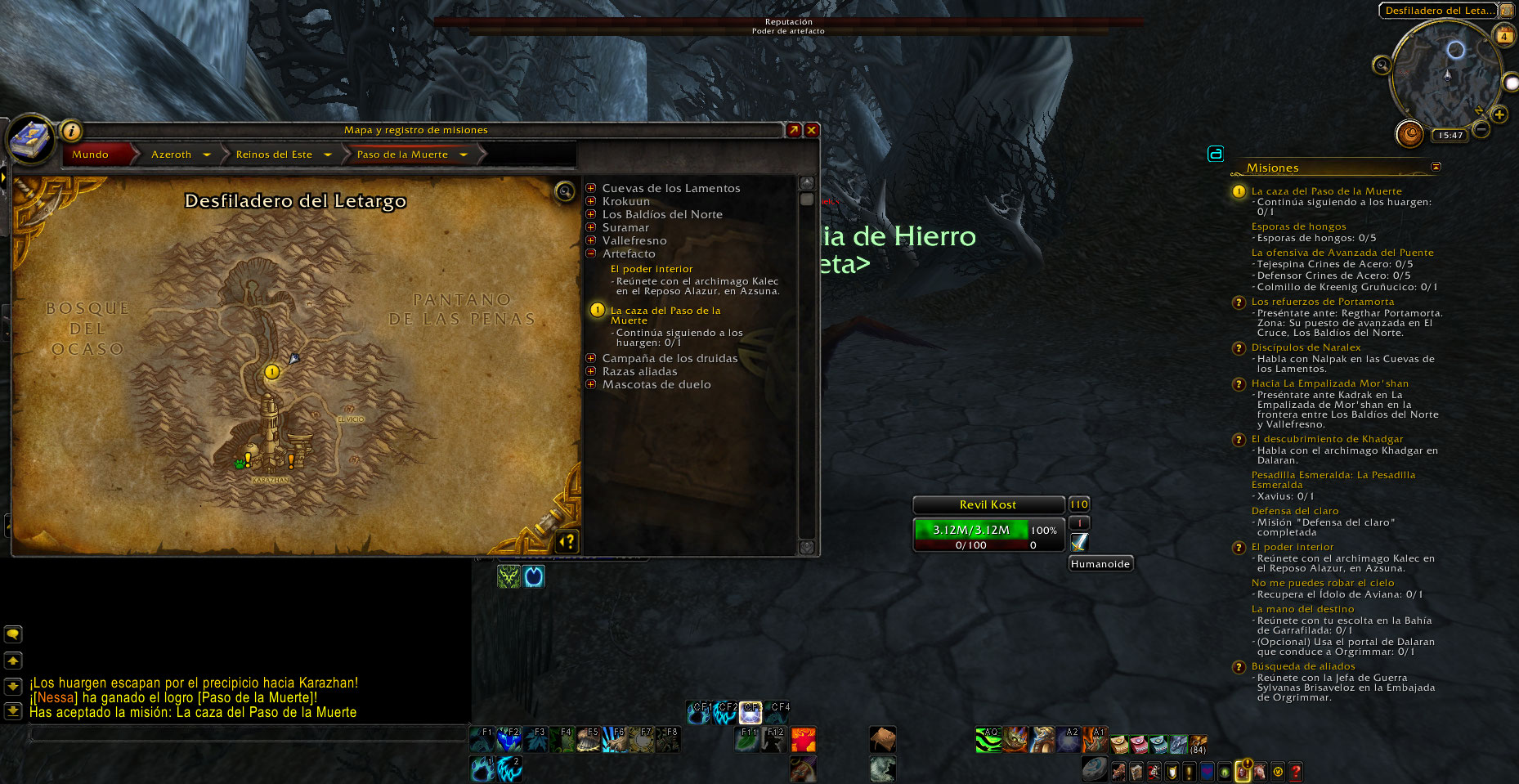Collapse the Misiones objective tracker
The image size is (1519, 784).
1436,167
